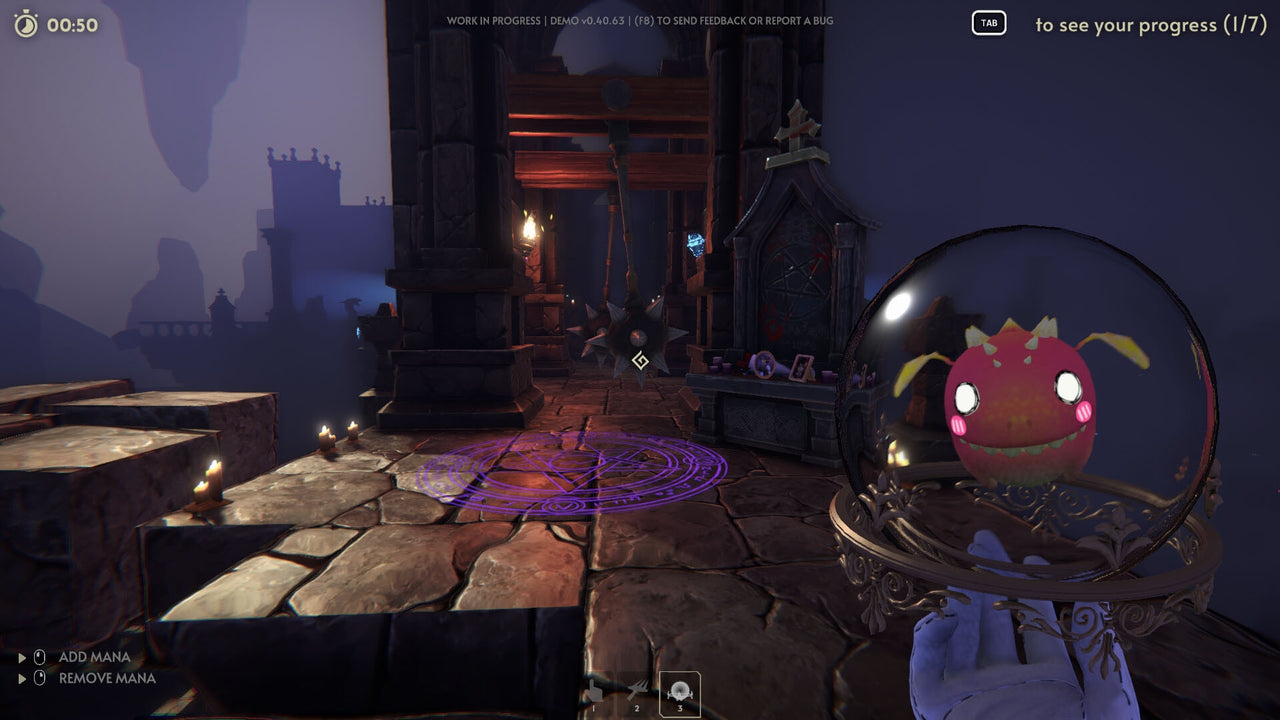Expand the arrow indicator before REMOVE MANA
The width and height of the screenshot is (1280, 720).
[22, 678]
